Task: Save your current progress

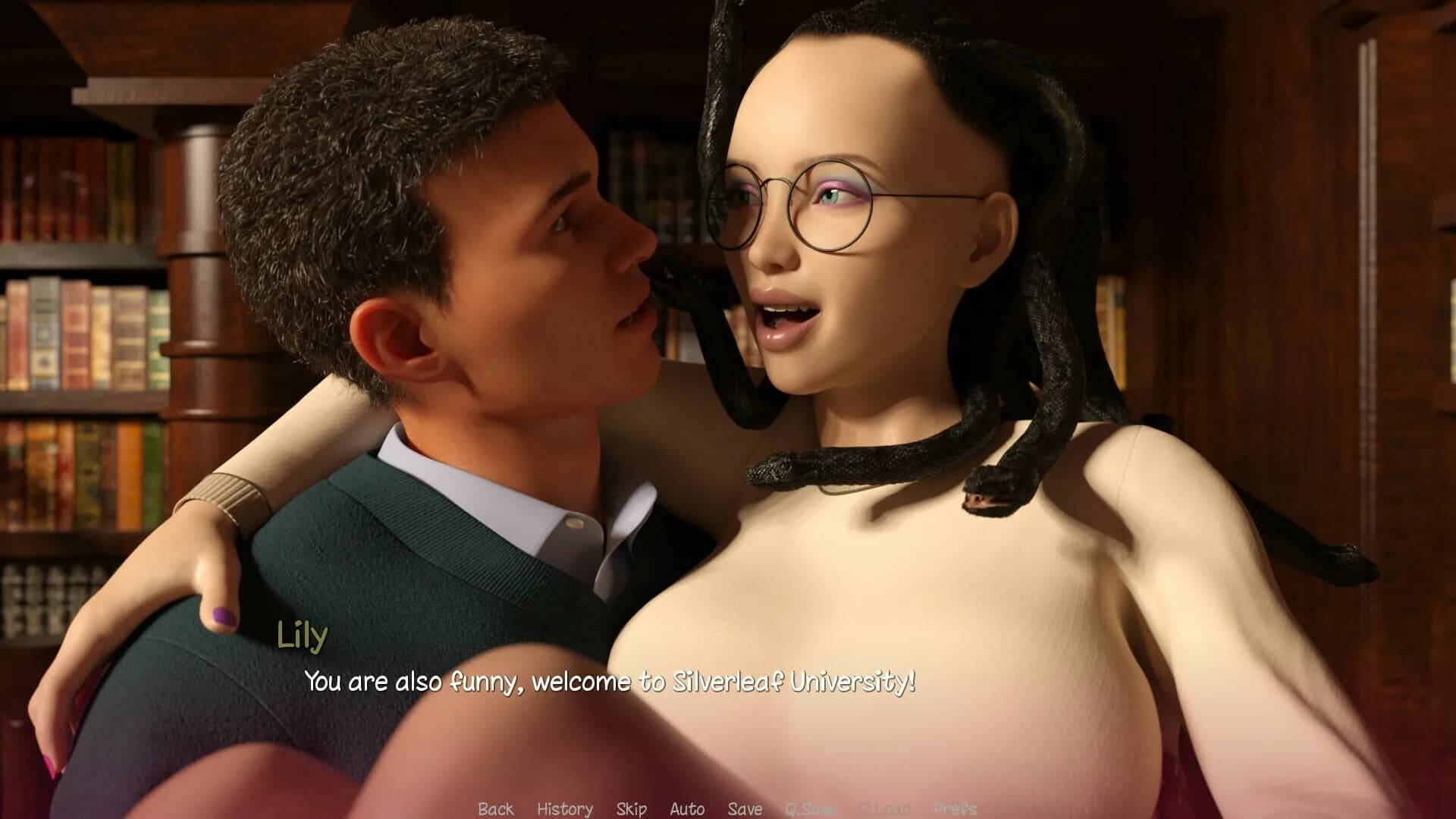Action: [x=746, y=809]
